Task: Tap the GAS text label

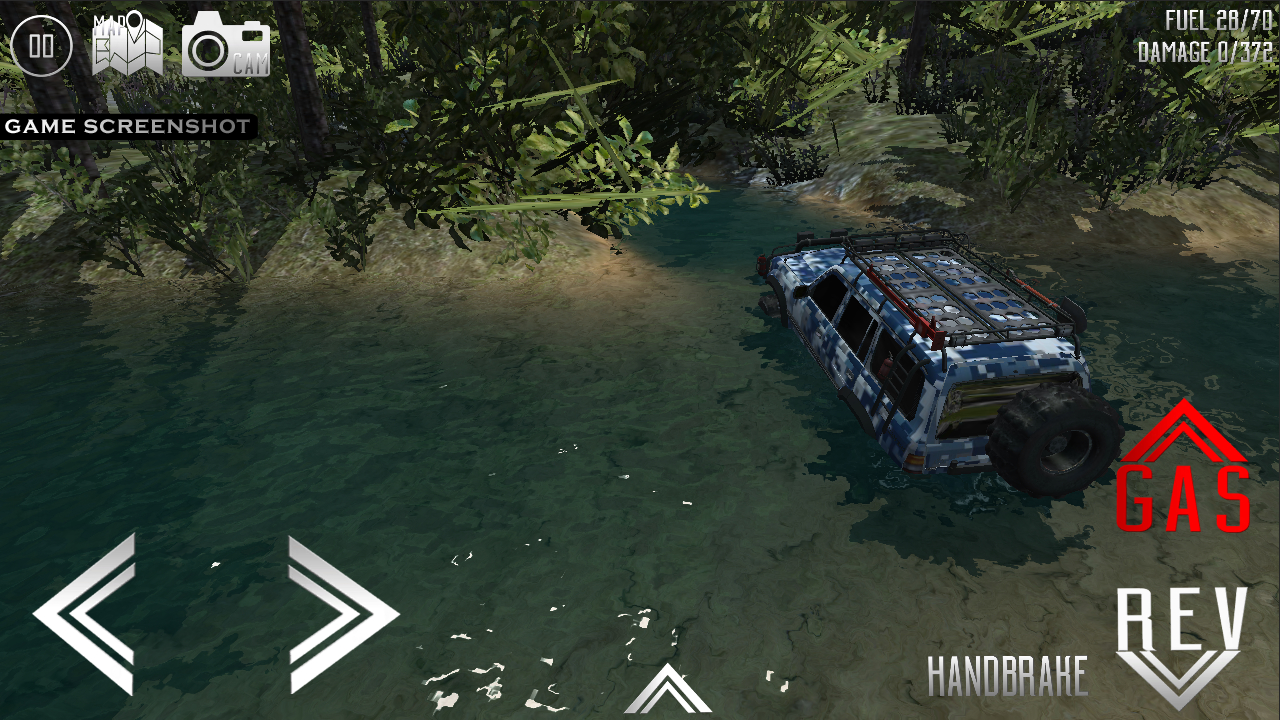Action: point(1185,500)
